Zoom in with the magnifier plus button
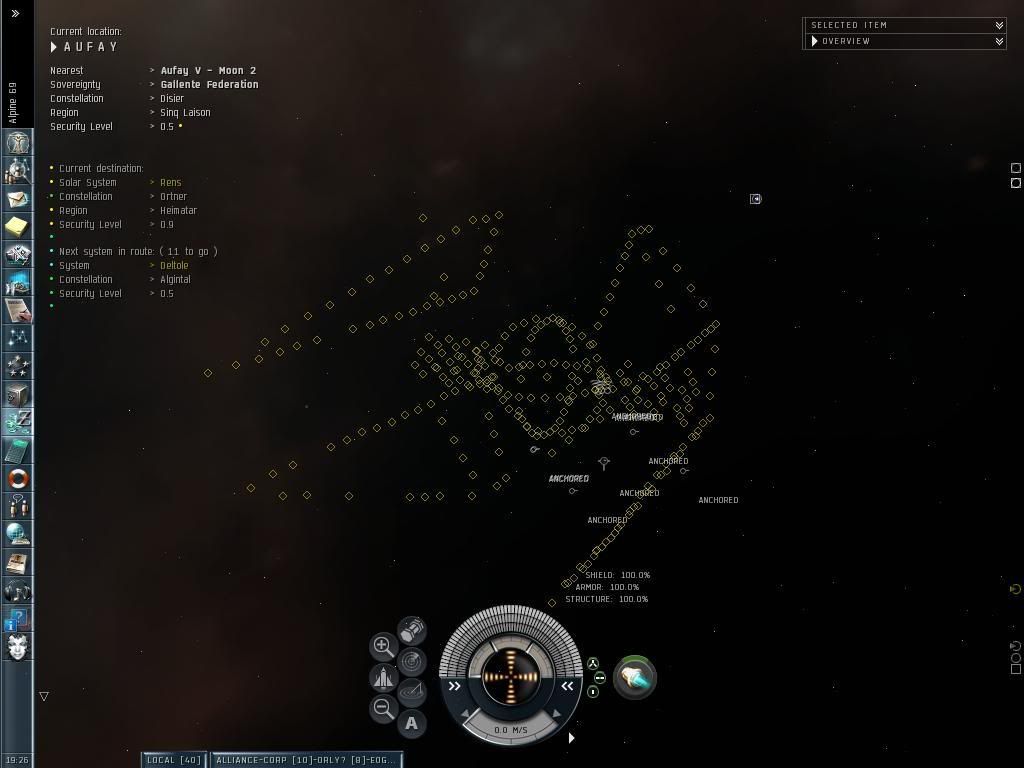This screenshot has height=768, width=1024. (x=383, y=646)
